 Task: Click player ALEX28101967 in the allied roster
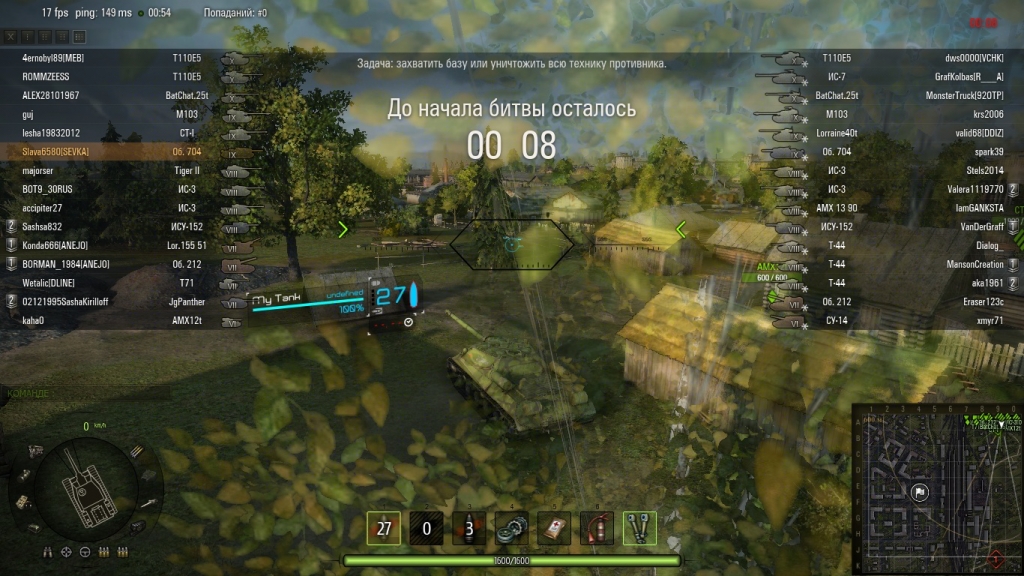[x=51, y=95]
